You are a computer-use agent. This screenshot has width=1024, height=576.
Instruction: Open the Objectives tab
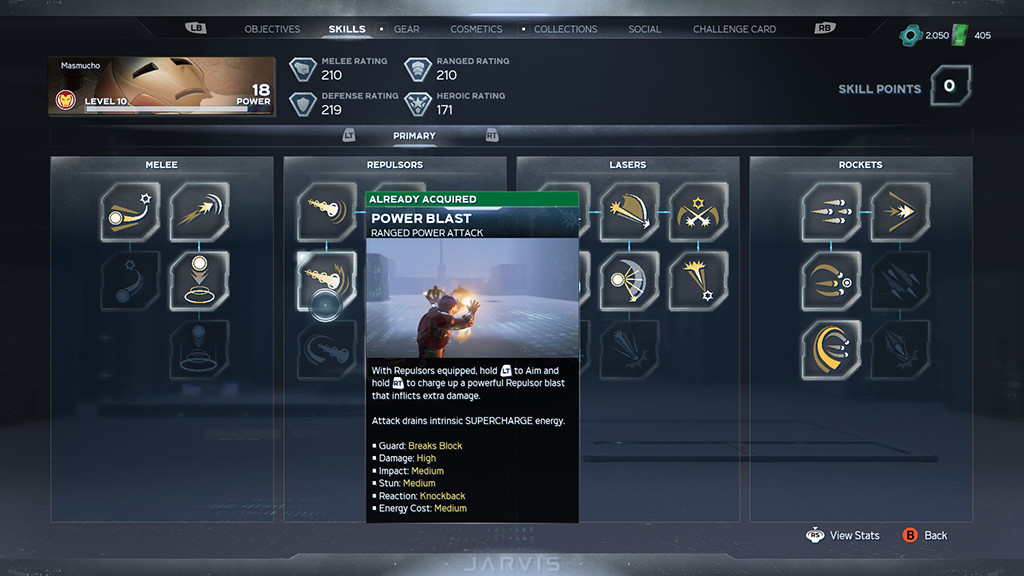pos(272,29)
